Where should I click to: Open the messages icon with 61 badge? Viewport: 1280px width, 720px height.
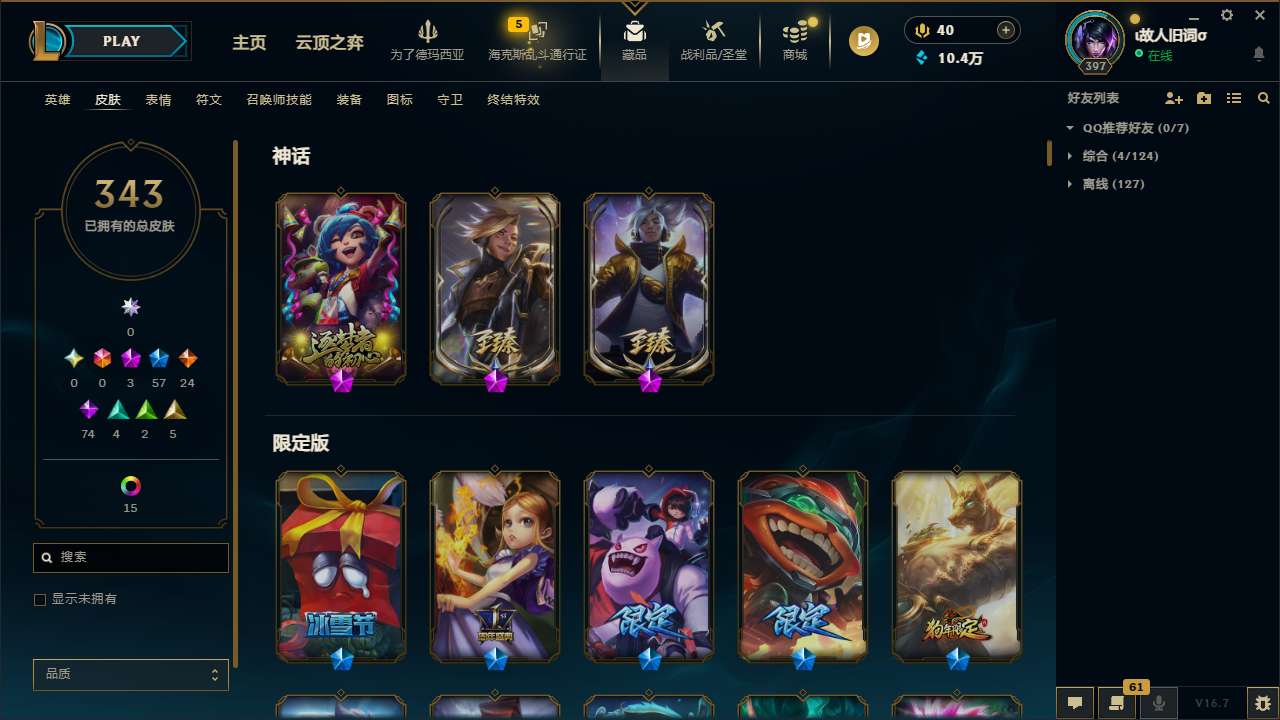(1116, 701)
